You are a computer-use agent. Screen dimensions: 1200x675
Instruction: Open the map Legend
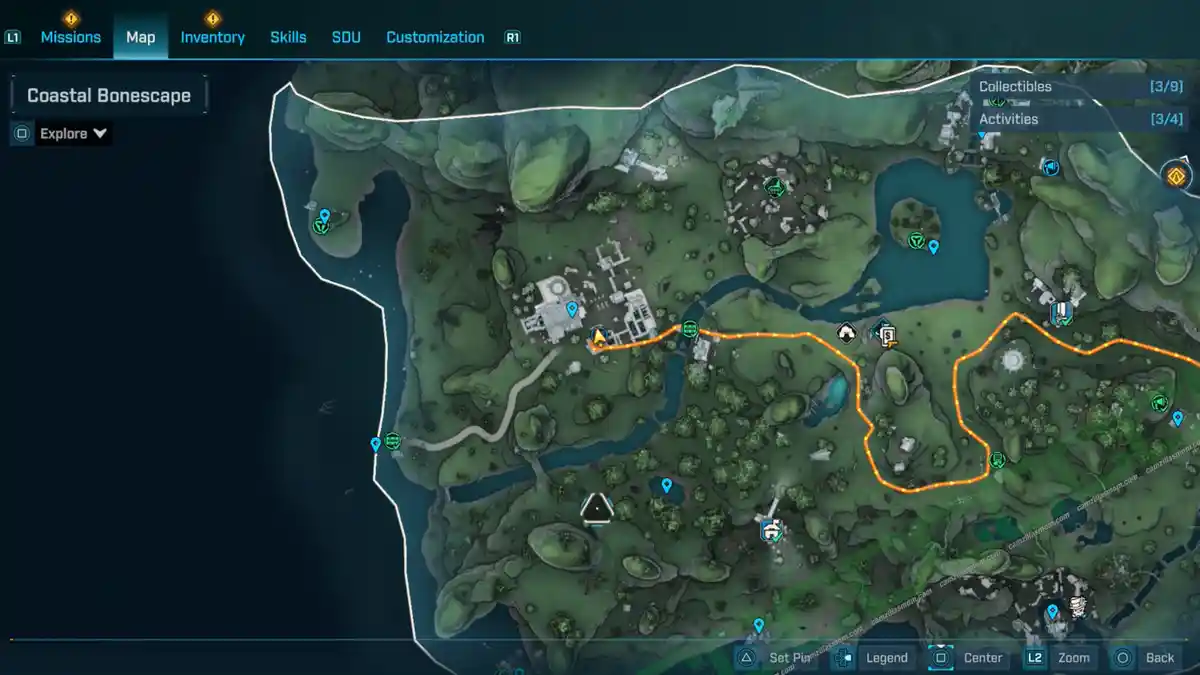(x=886, y=657)
